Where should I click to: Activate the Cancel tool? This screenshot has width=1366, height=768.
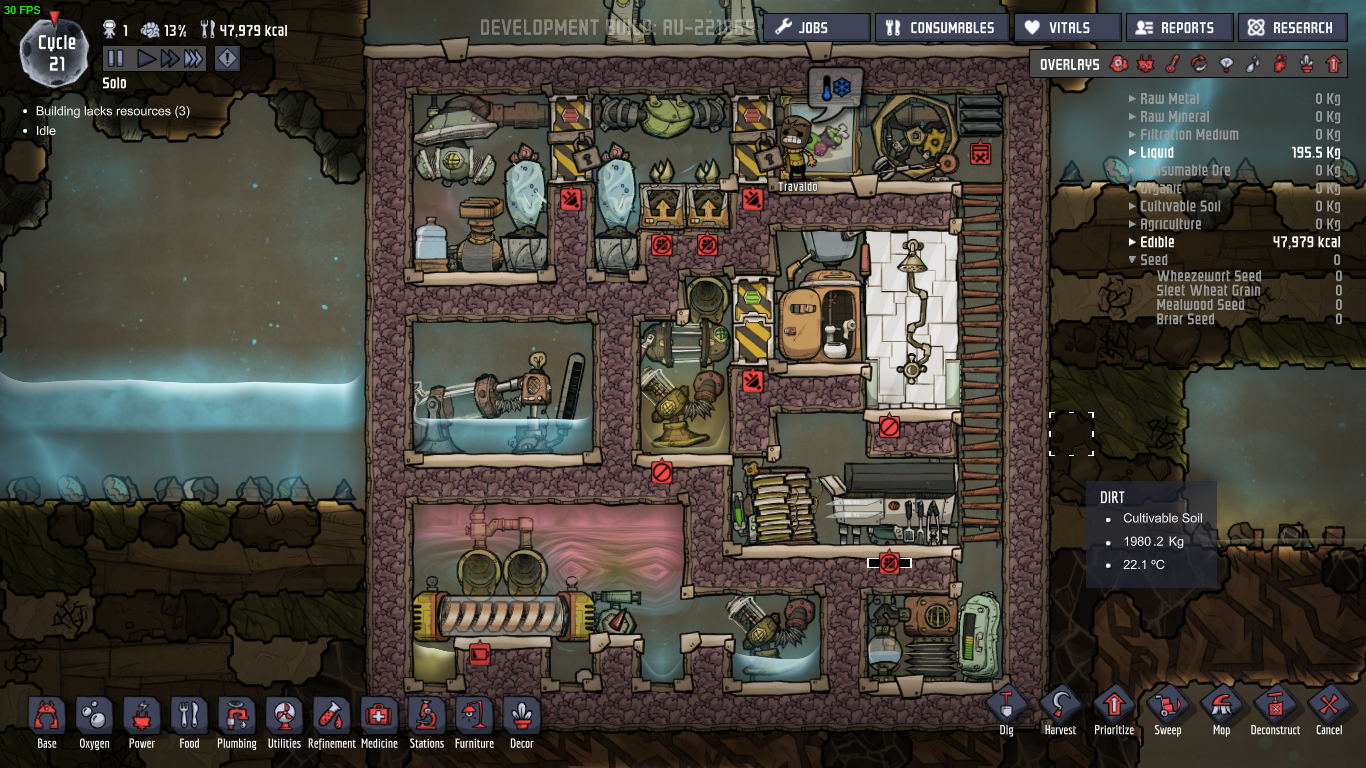point(1329,708)
